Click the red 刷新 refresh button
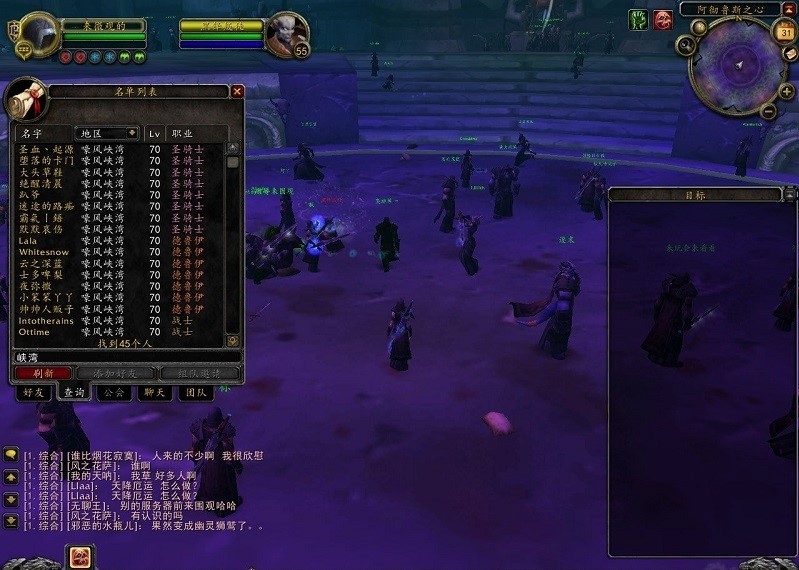 42,373
